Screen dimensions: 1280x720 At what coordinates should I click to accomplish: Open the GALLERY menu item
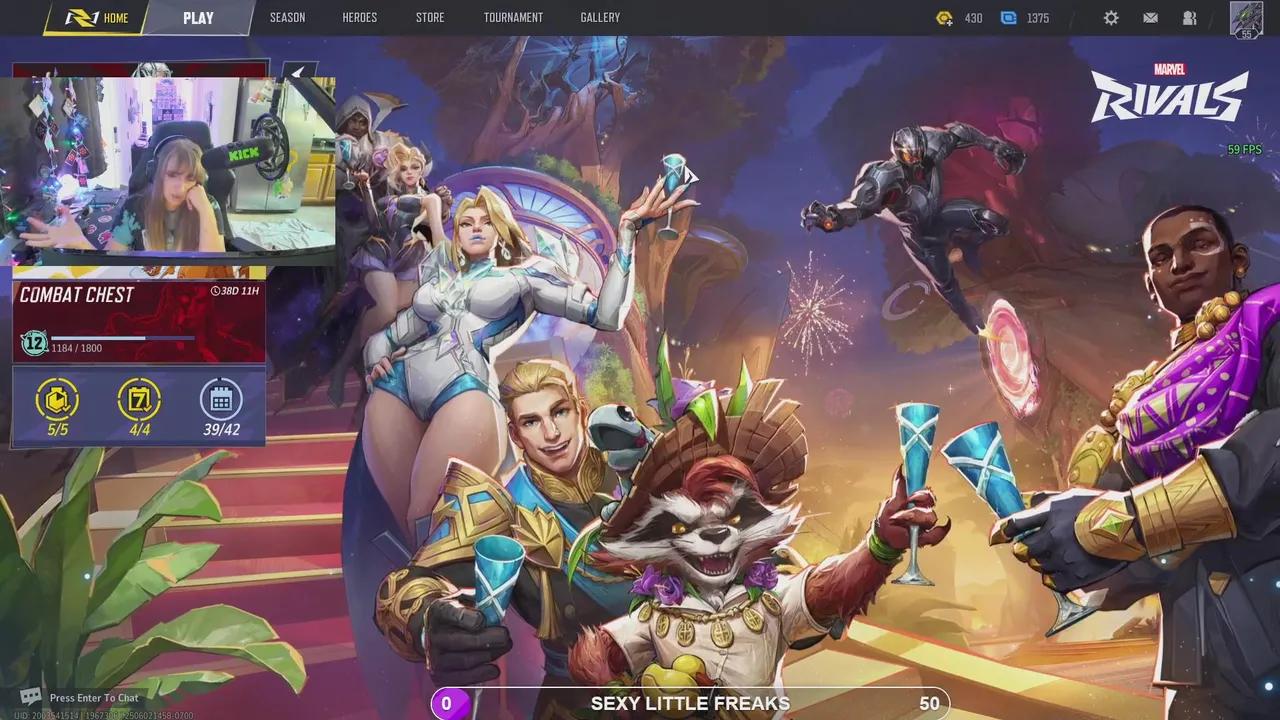[599, 17]
